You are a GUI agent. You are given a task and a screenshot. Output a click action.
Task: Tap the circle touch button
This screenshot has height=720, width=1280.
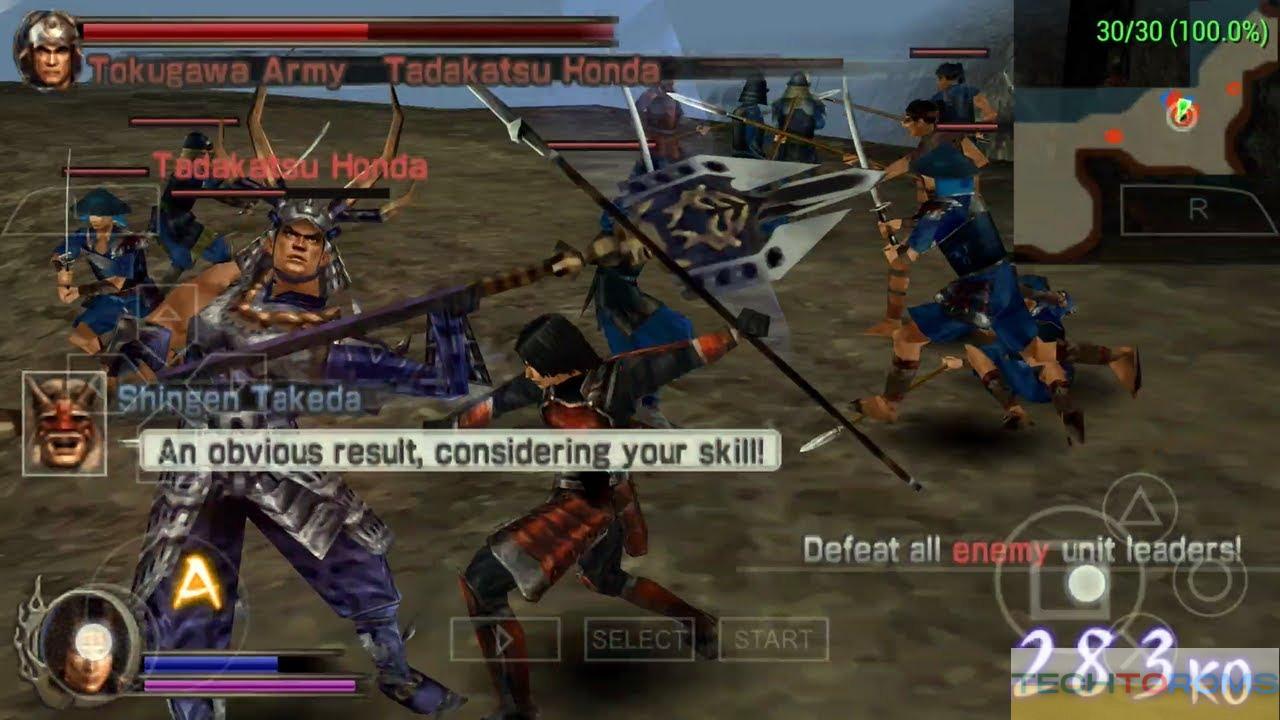(1209, 580)
